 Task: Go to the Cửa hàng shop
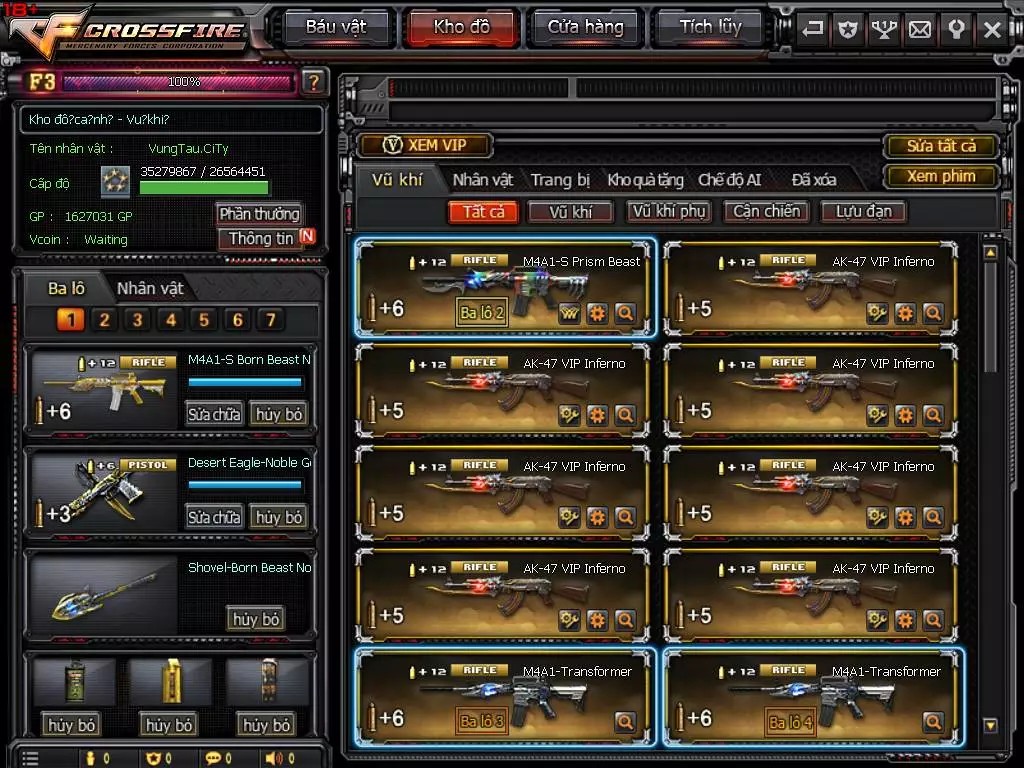point(585,27)
